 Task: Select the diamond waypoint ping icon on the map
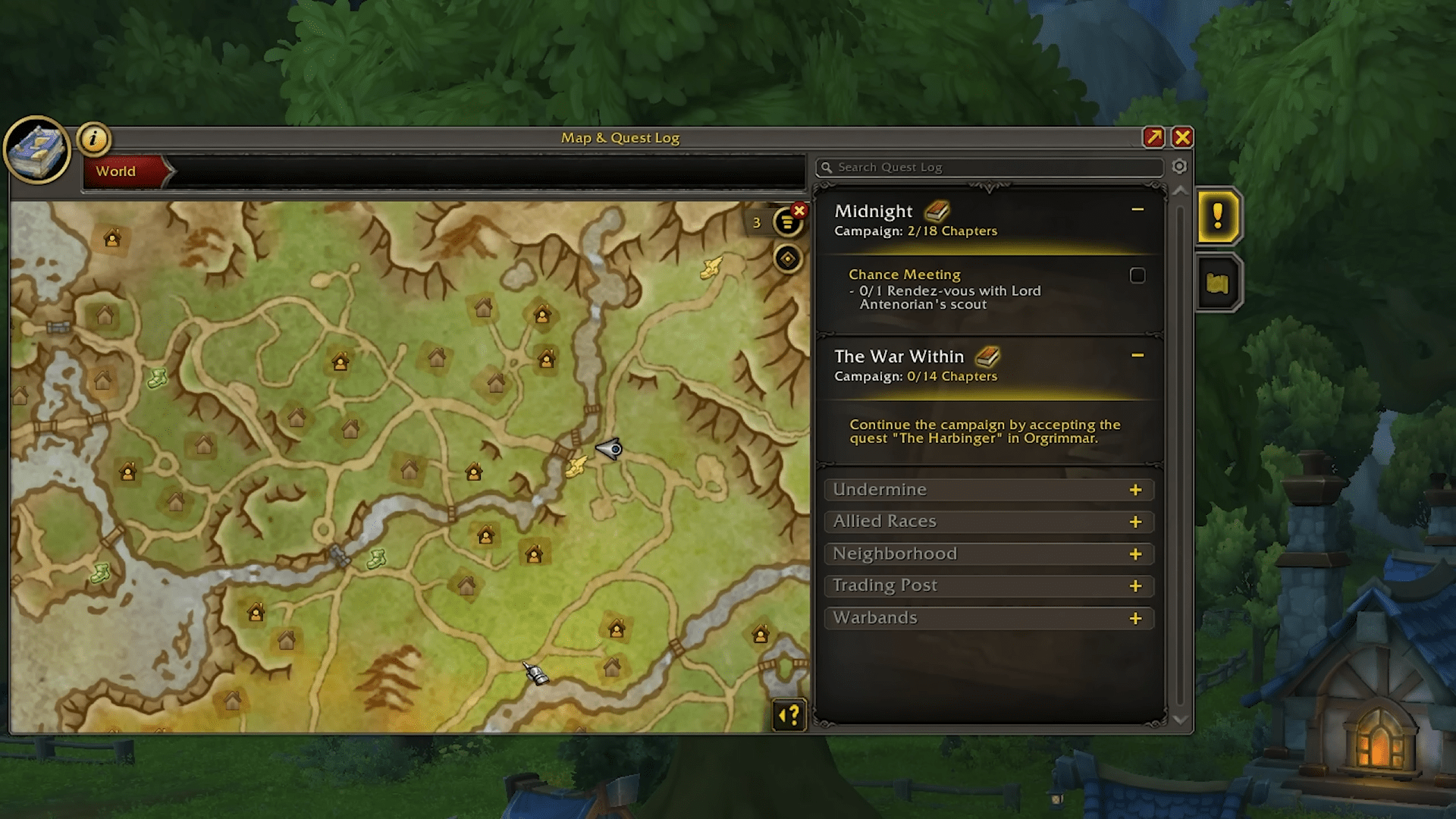point(787,258)
